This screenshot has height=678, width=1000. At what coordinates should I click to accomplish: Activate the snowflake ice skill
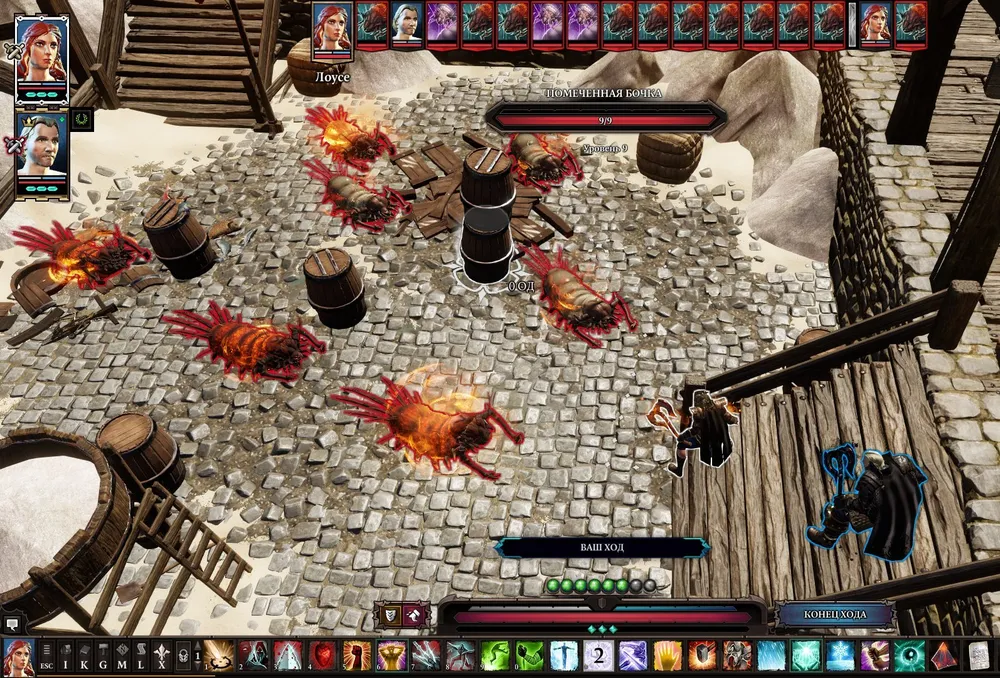coord(840,656)
